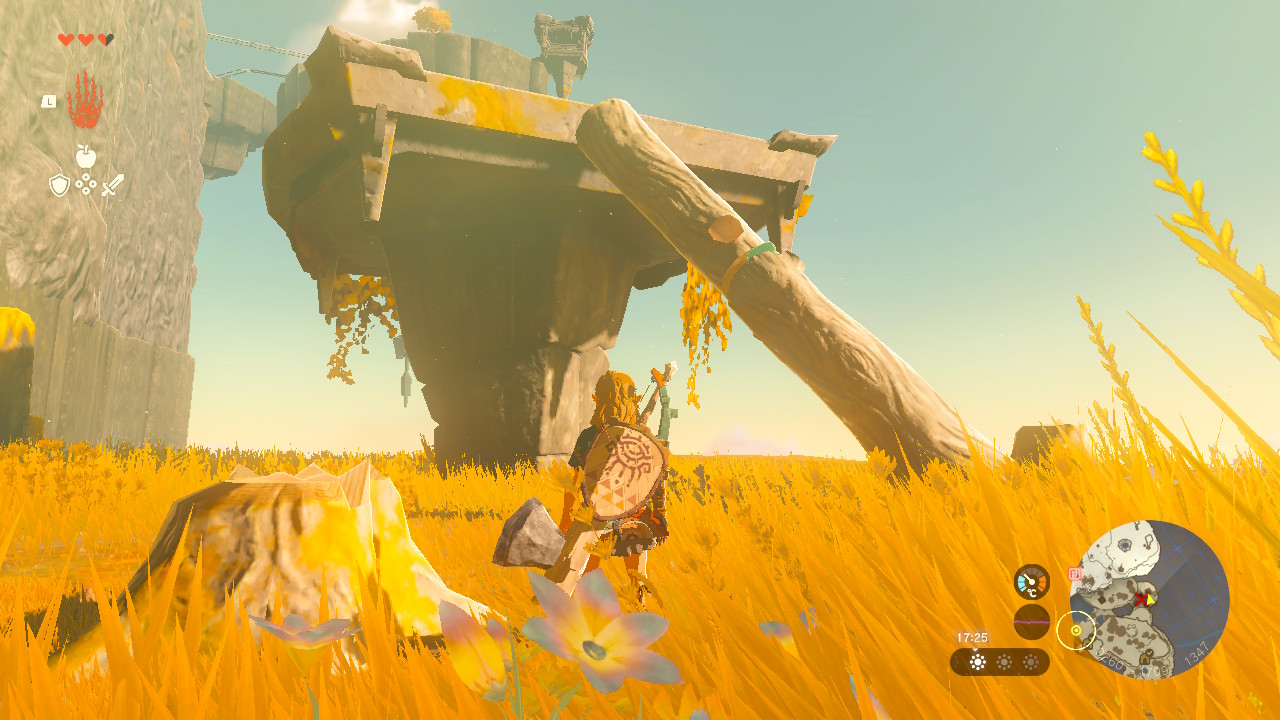Select the apple quick-item icon

coord(86,155)
